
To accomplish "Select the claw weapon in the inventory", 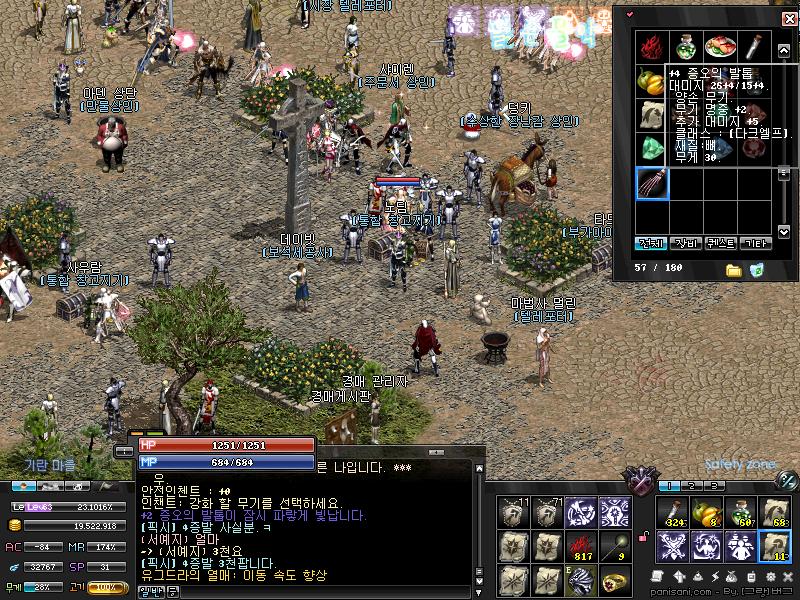I will (652, 185).
